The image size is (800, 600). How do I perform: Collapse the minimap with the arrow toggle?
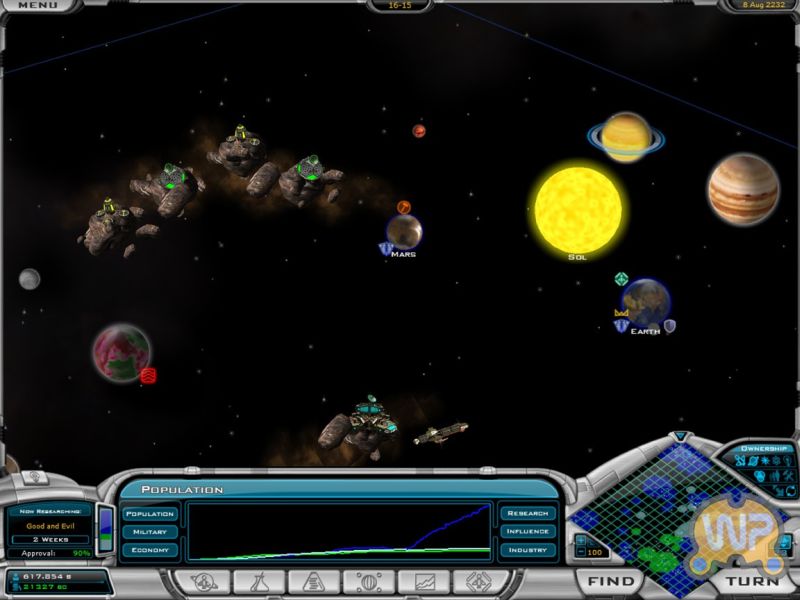coord(681,437)
